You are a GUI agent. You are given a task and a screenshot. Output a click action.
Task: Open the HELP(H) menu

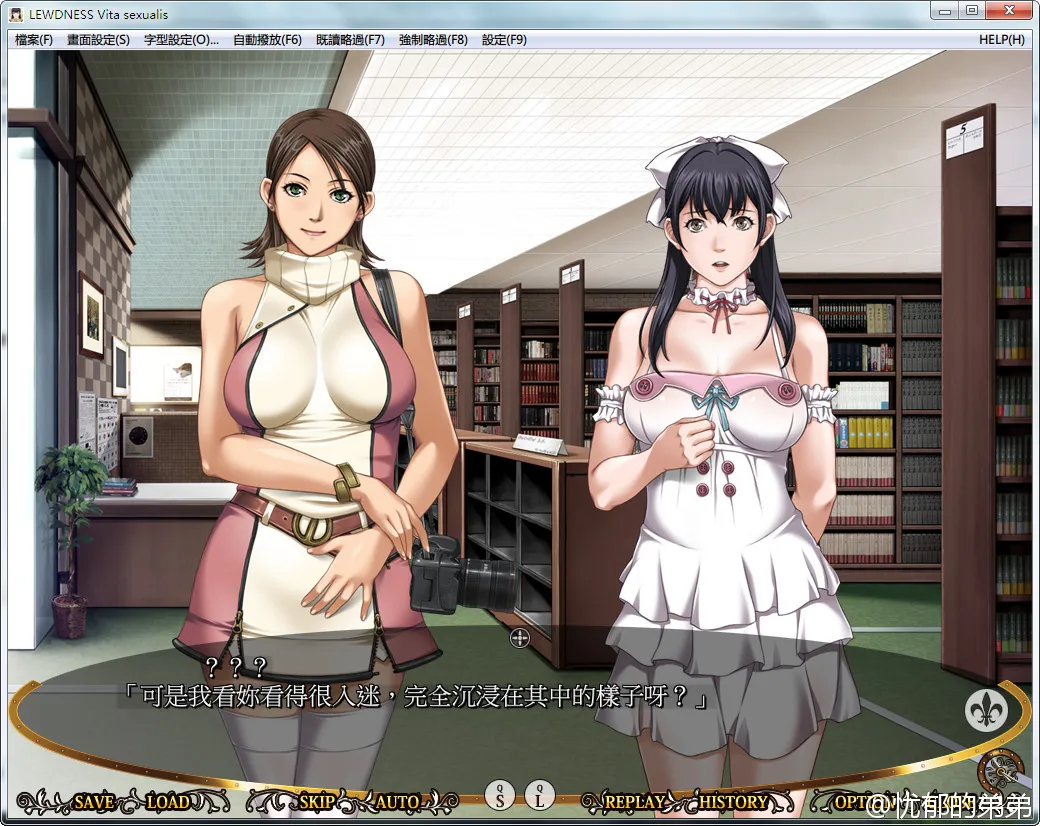click(x=1002, y=40)
